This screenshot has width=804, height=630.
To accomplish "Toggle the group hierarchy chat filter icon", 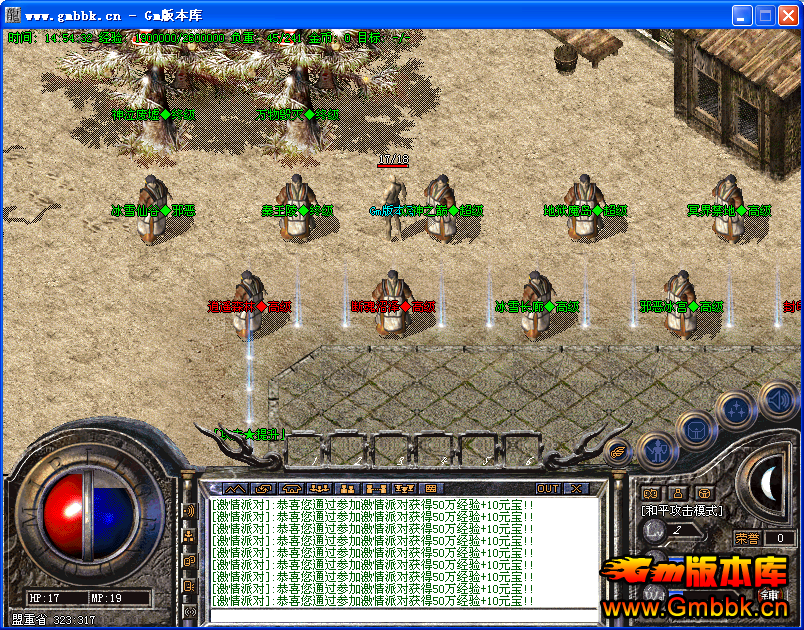I will [189, 536].
